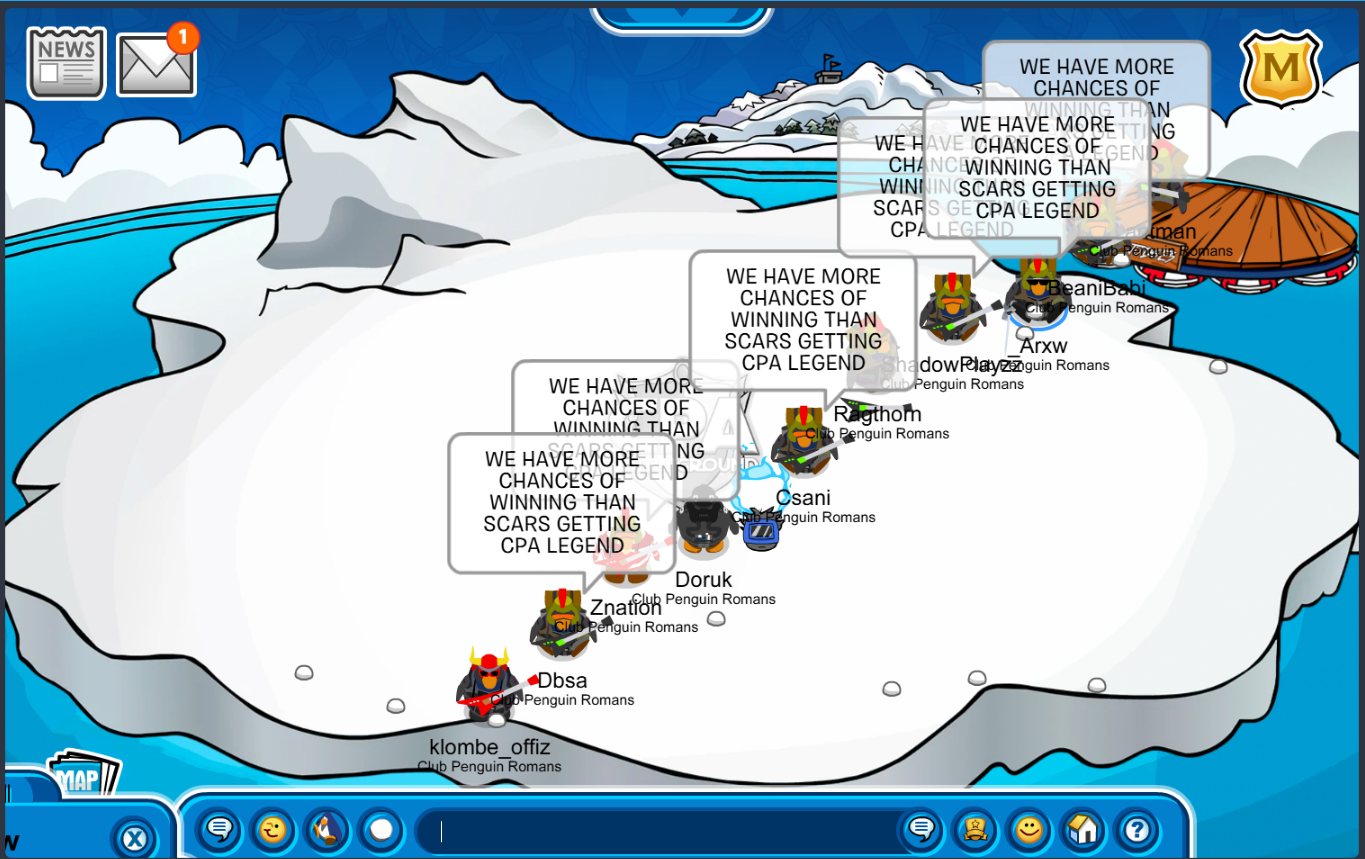The height and width of the screenshot is (859, 1365).
Task: Close the panel with the X button
Action: (135, 836)
